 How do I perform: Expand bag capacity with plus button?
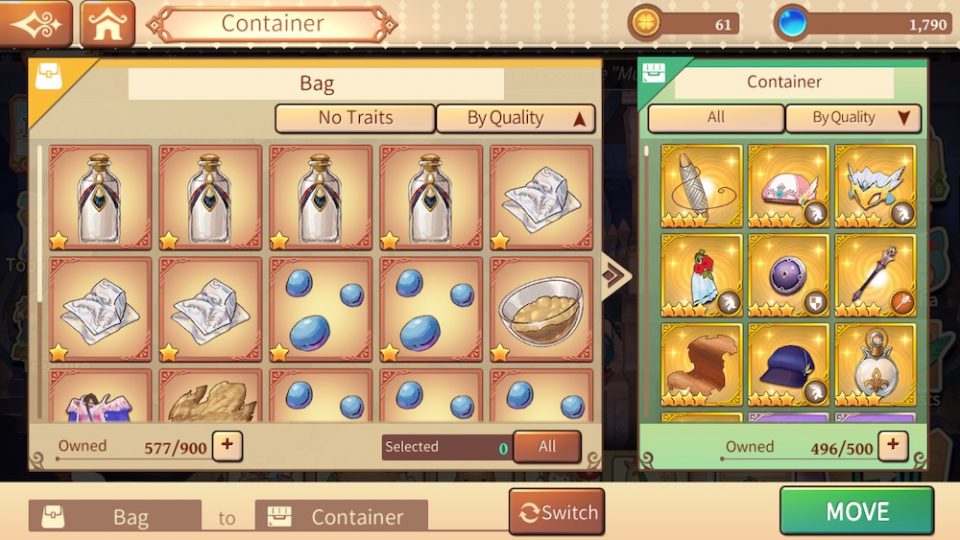(227, 446)
